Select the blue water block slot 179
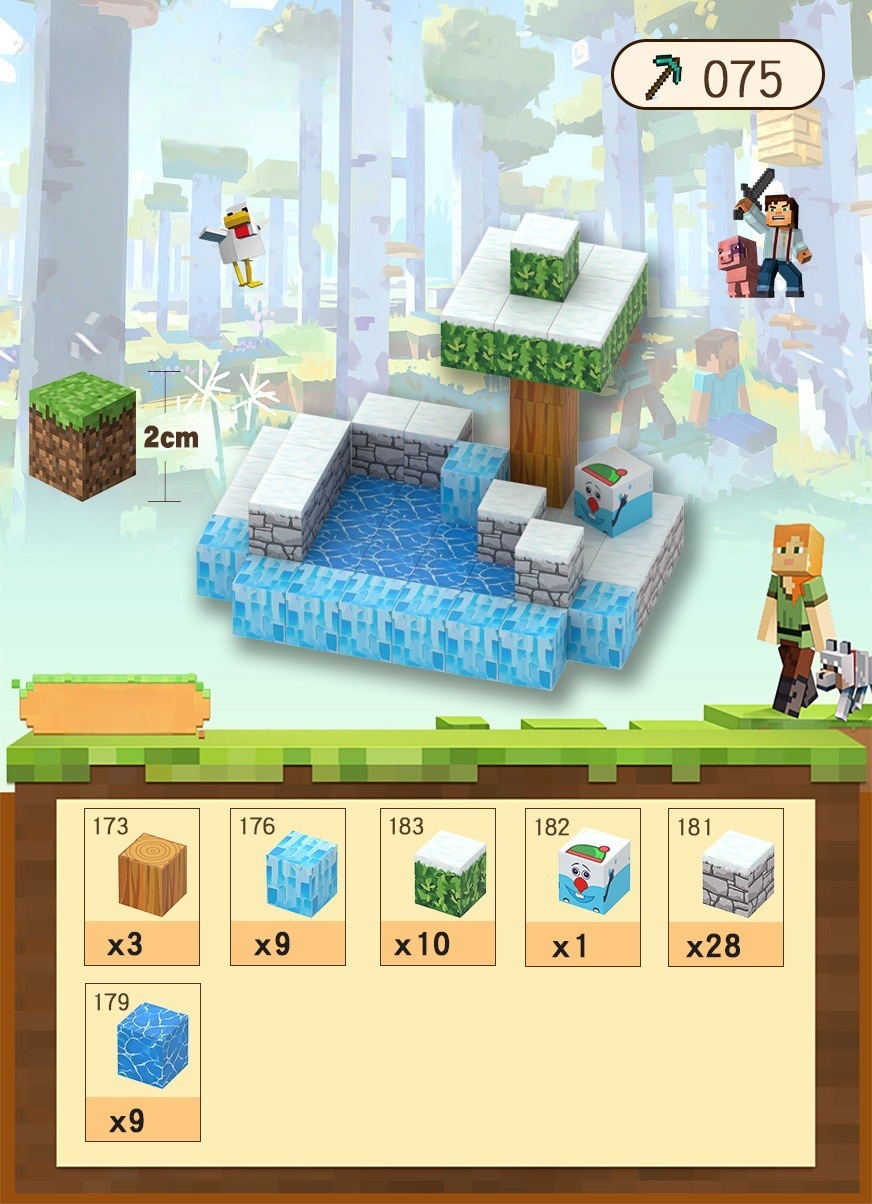Viewport: 872px width, 1204px height. click(x=143, y=1060)
